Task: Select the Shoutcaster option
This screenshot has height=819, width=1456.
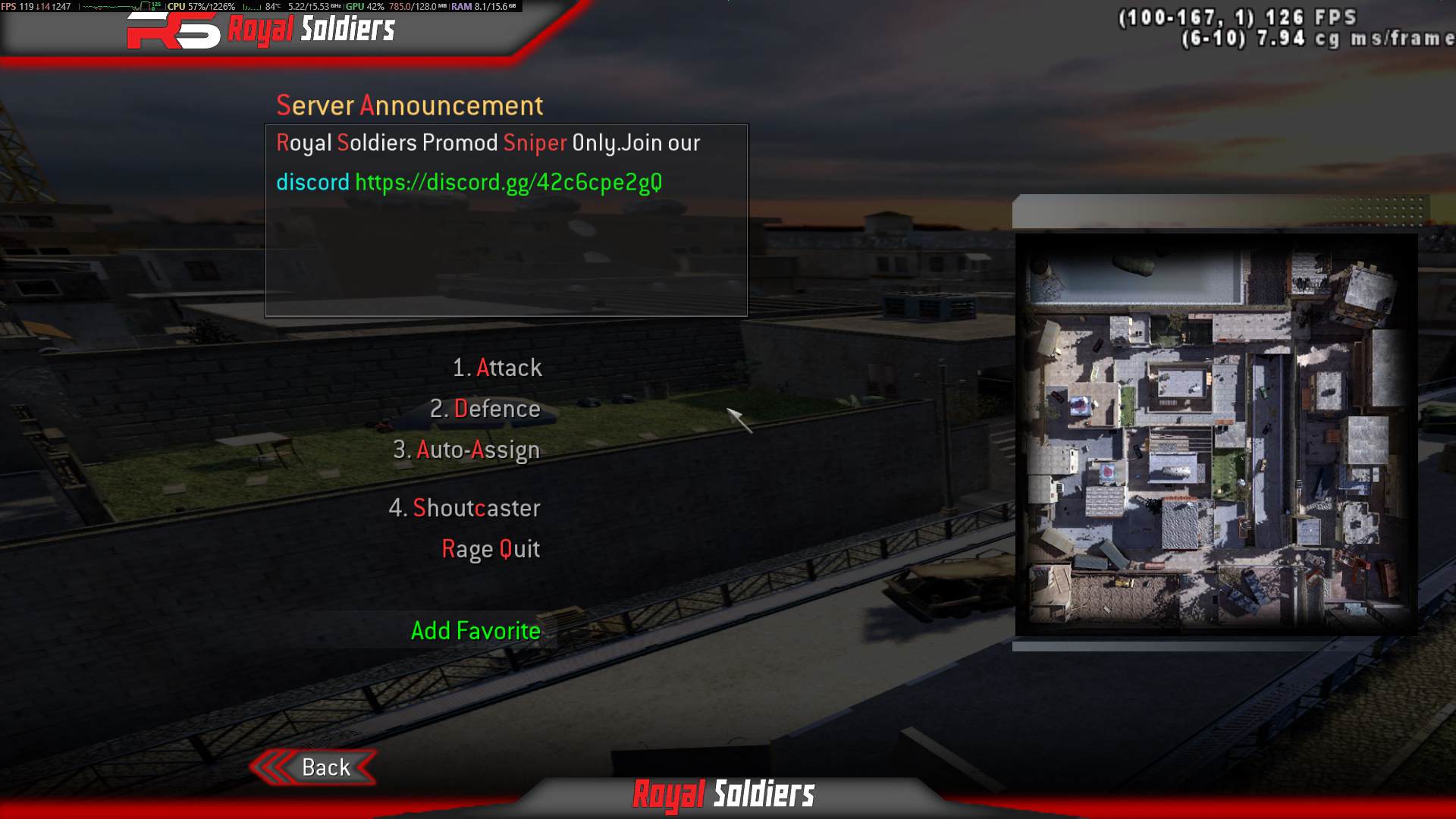Action: (466, 508)
